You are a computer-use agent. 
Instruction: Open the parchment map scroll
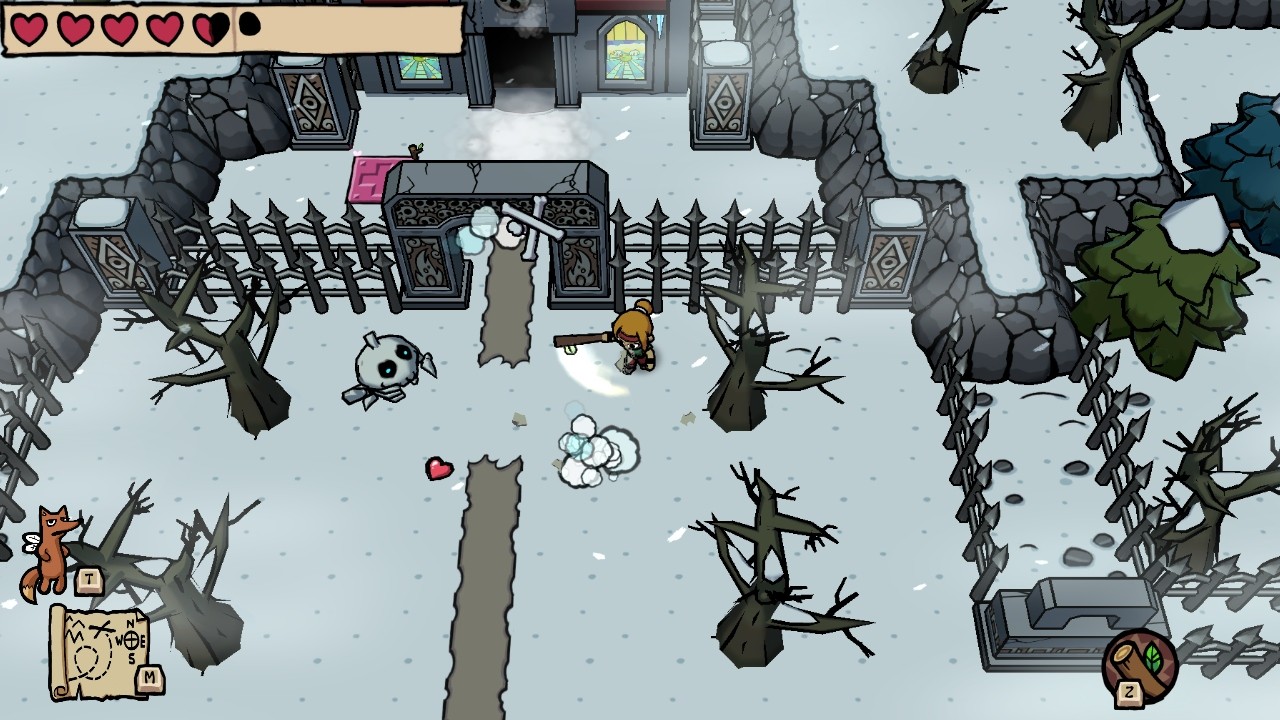[x=98, y=650]
